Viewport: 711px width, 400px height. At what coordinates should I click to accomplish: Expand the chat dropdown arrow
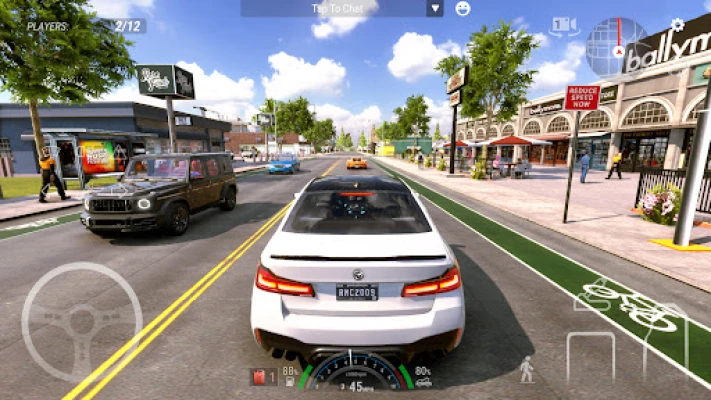pos(434,8)
